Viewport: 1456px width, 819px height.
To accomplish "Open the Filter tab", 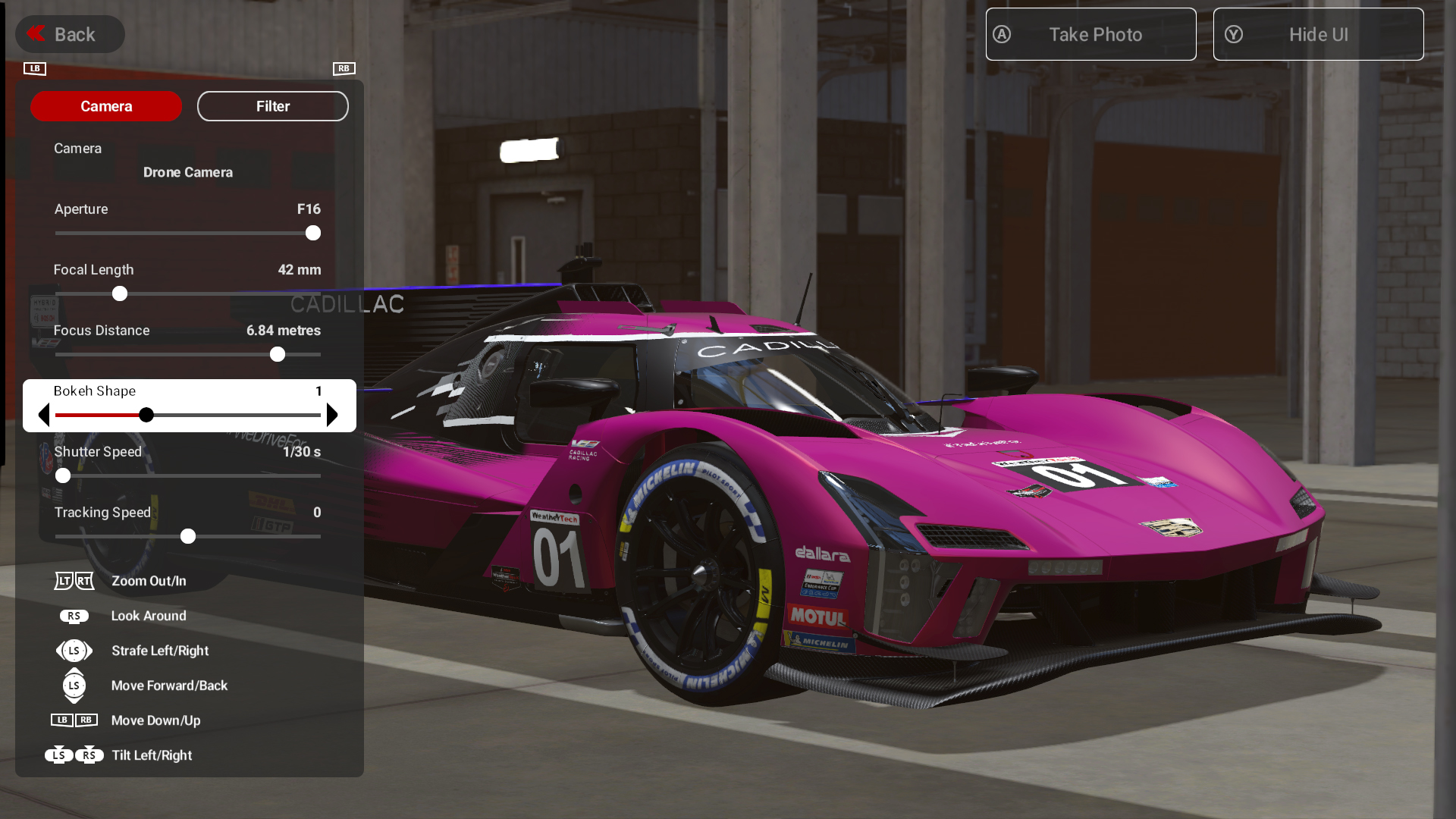I will [x=273, y=106].
